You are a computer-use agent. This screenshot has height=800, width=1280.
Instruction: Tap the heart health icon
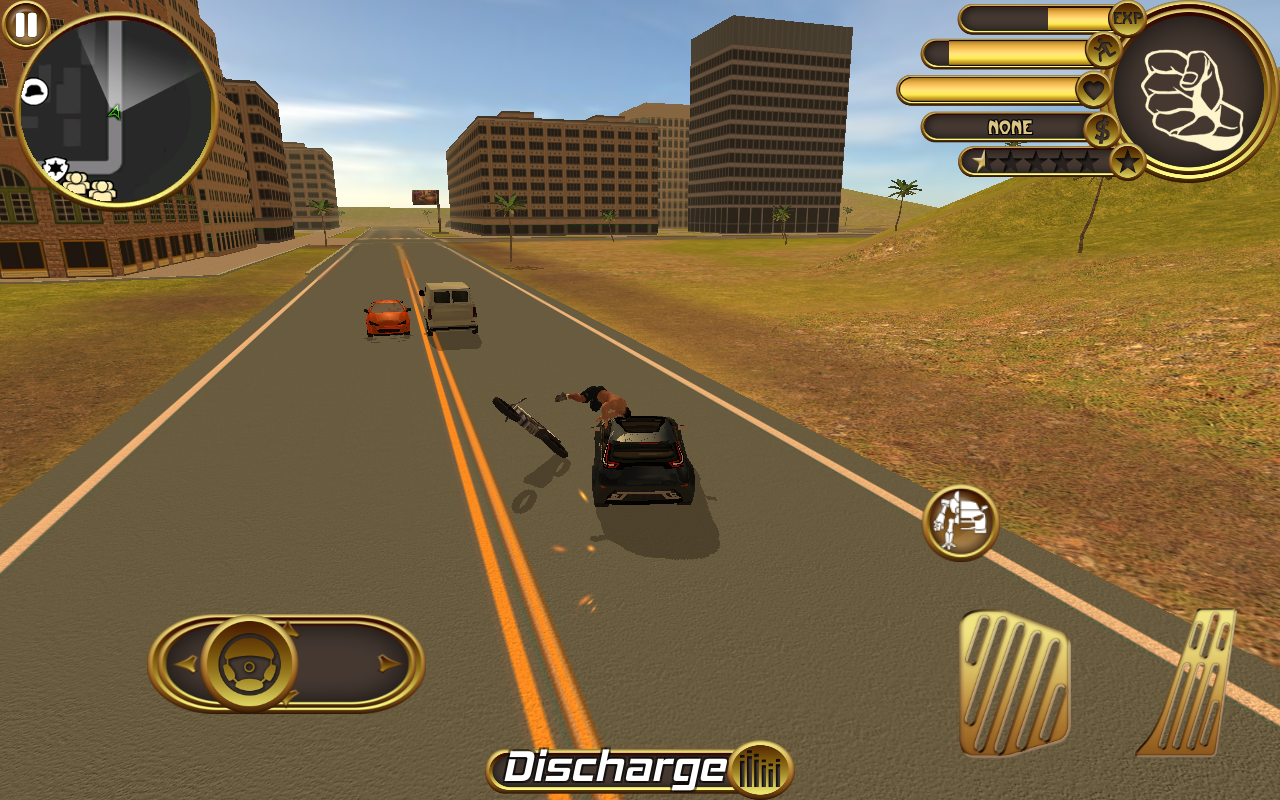coord(1093,90)
